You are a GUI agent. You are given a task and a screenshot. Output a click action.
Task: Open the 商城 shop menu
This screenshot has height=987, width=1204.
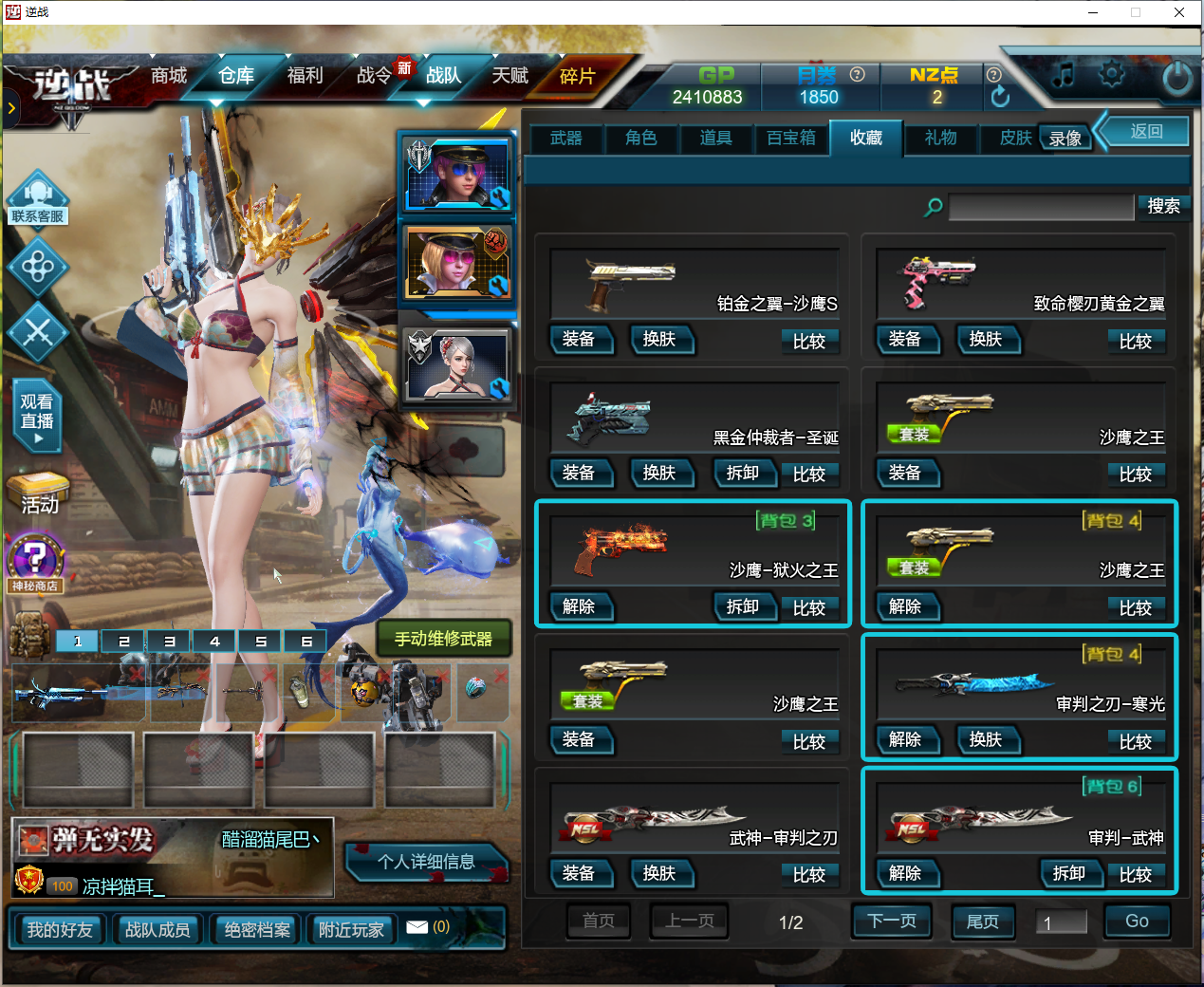coord(169,76)
